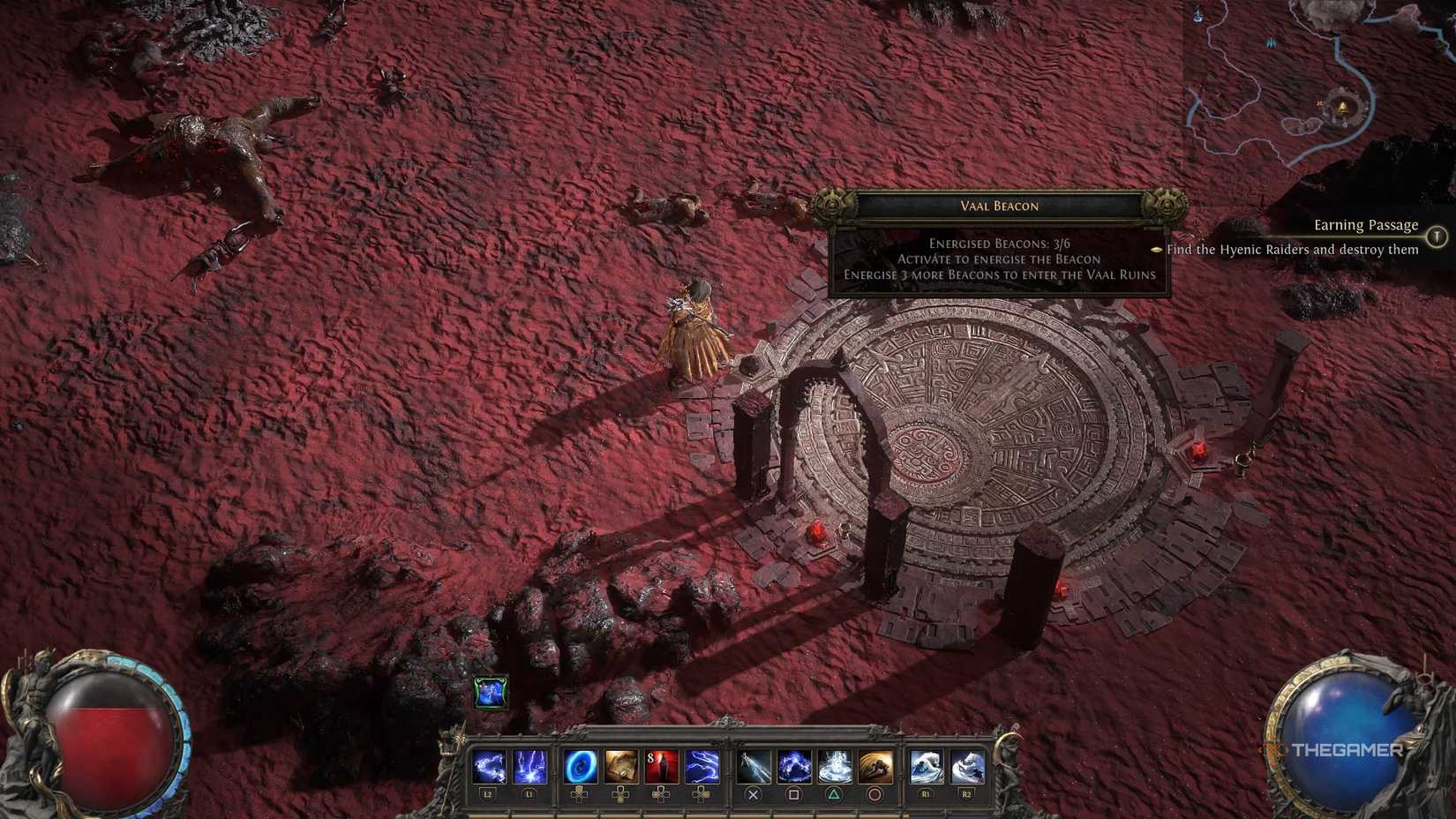Screen dimensions: 1456x819
Task: Select the lightning bolt skill bound to L1
Action: click(531, 766)
